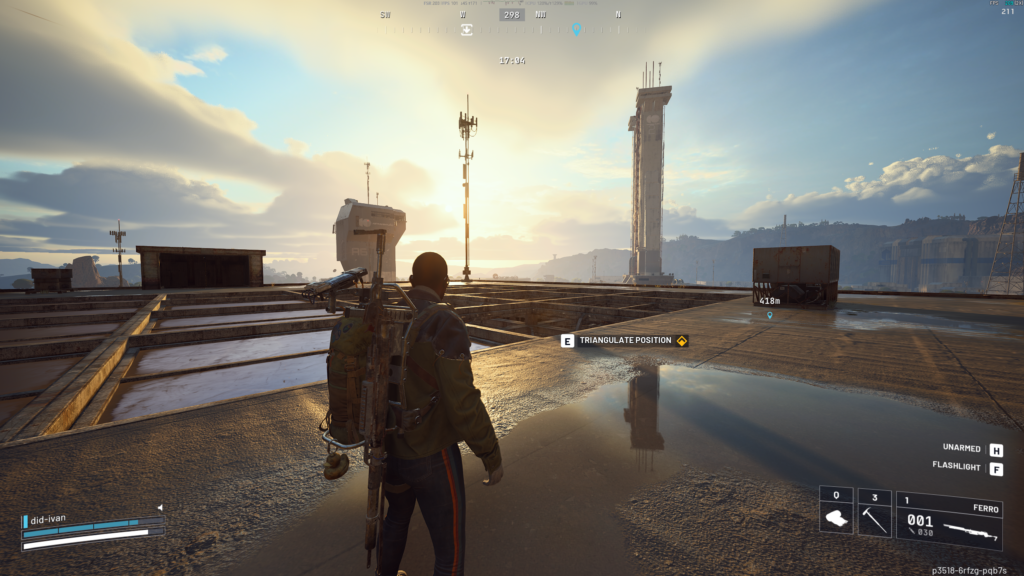Click the extraction marker on the compass
Image resolution: width=1024 pixels, height=576 pixels.
466,29
